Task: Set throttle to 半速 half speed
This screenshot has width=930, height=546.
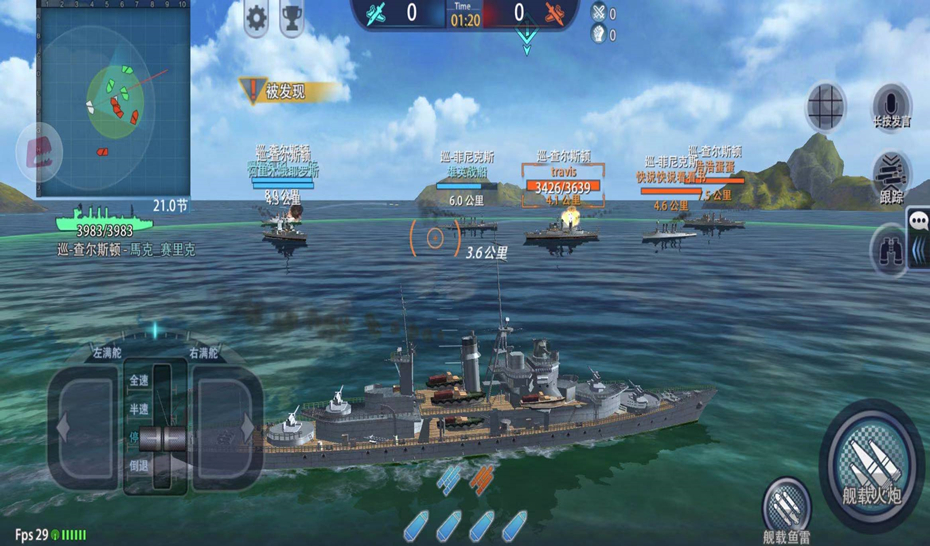Action: coord(139,409)
